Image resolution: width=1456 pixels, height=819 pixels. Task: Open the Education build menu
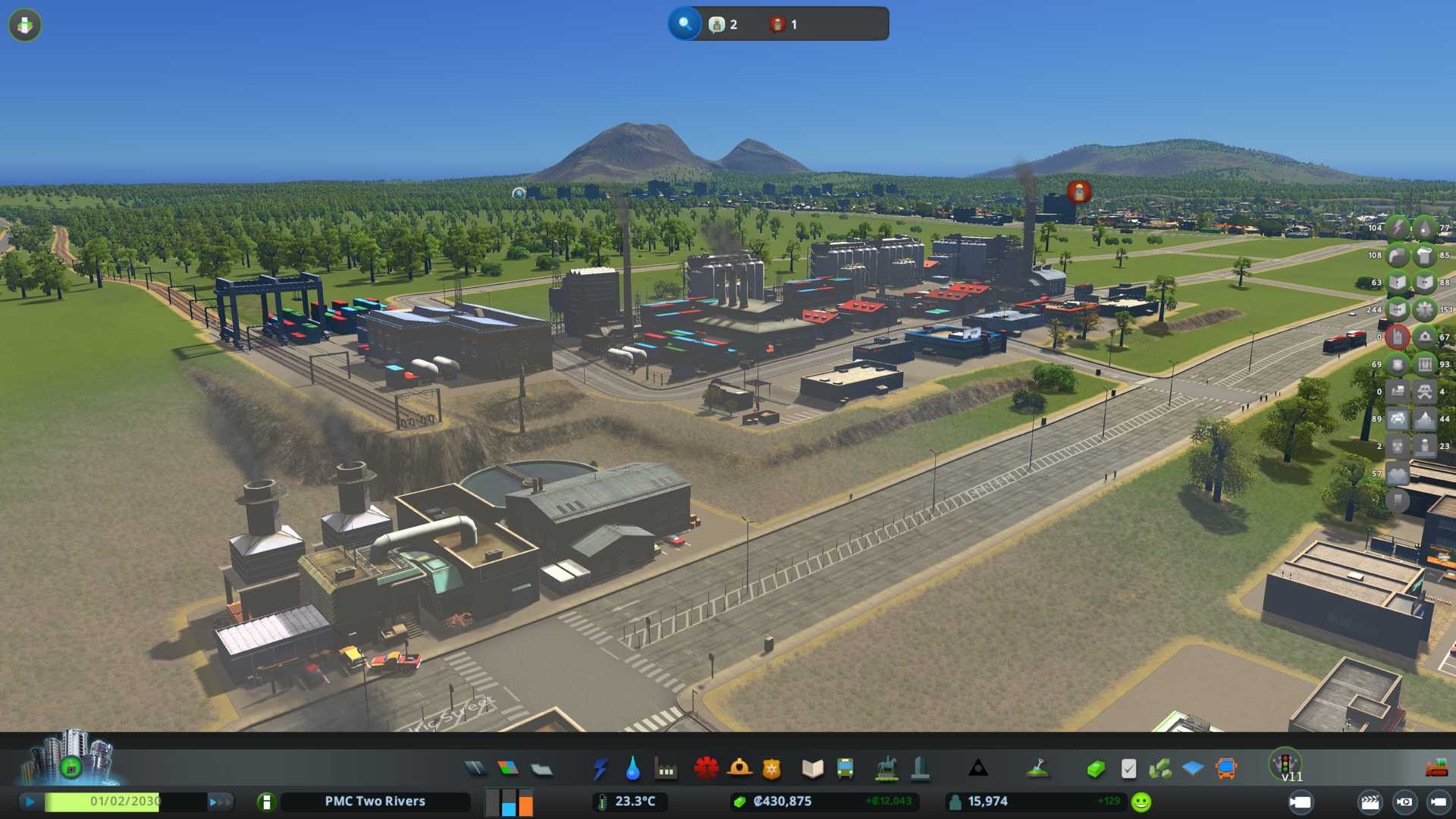click(812, 769)
